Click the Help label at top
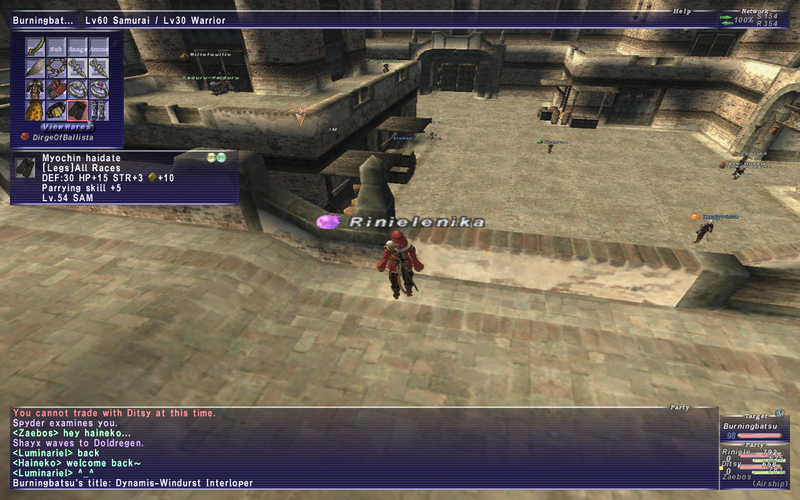The width and height of the screenshot is (800, 500). click(682, 11)
